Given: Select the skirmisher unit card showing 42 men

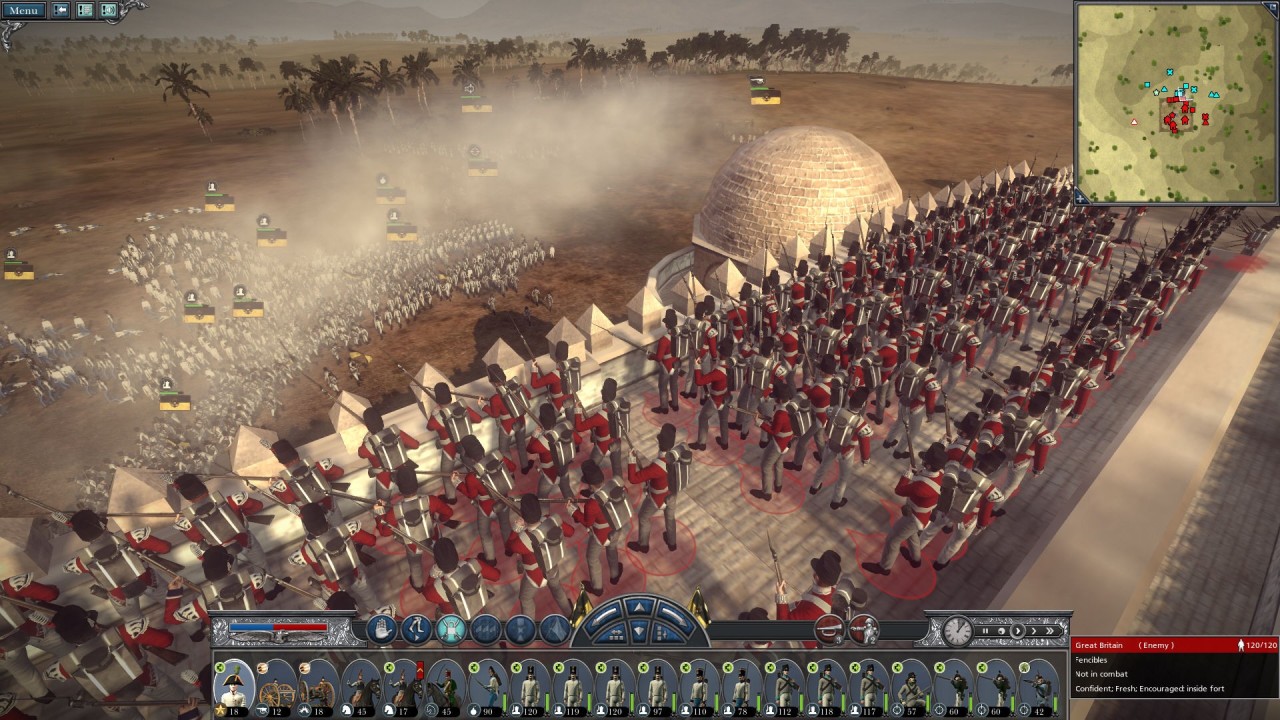Looking at the screenshot, I should coord(1038,684).
